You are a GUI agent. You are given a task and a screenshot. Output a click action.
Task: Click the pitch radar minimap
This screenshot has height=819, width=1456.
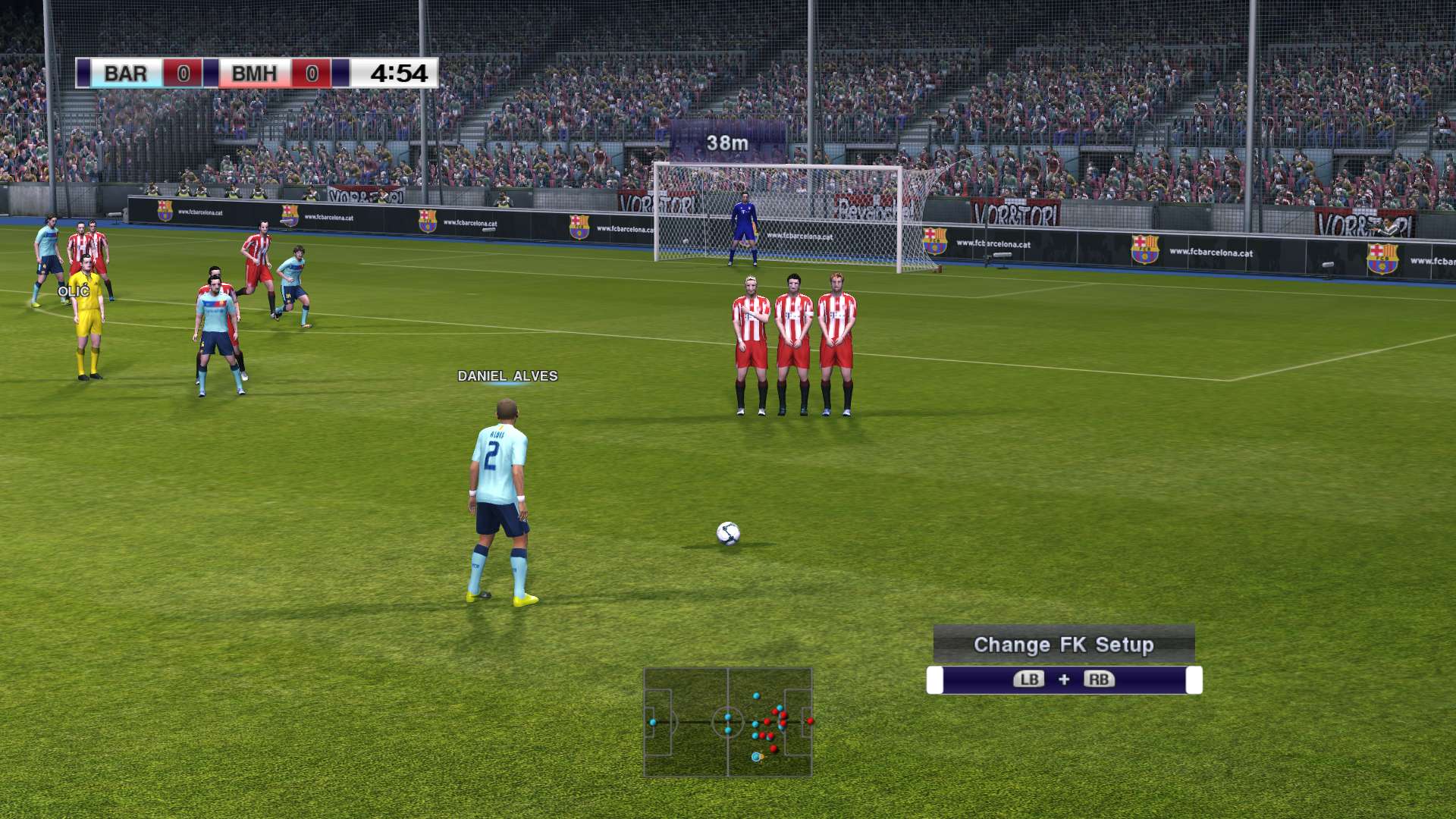click(727, 722)
